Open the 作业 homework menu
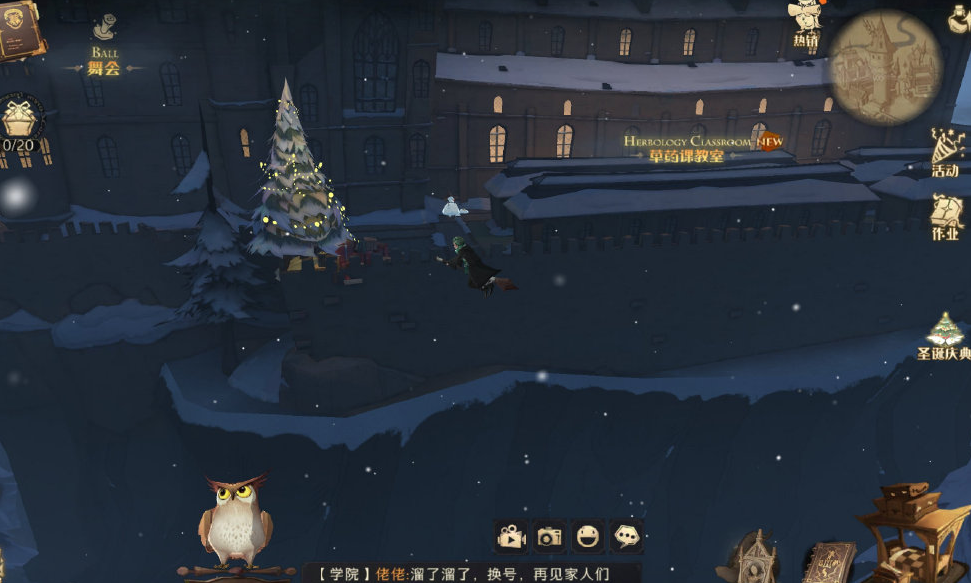The height and width of the screenshot is (583, 971). (x=945, y=216)
